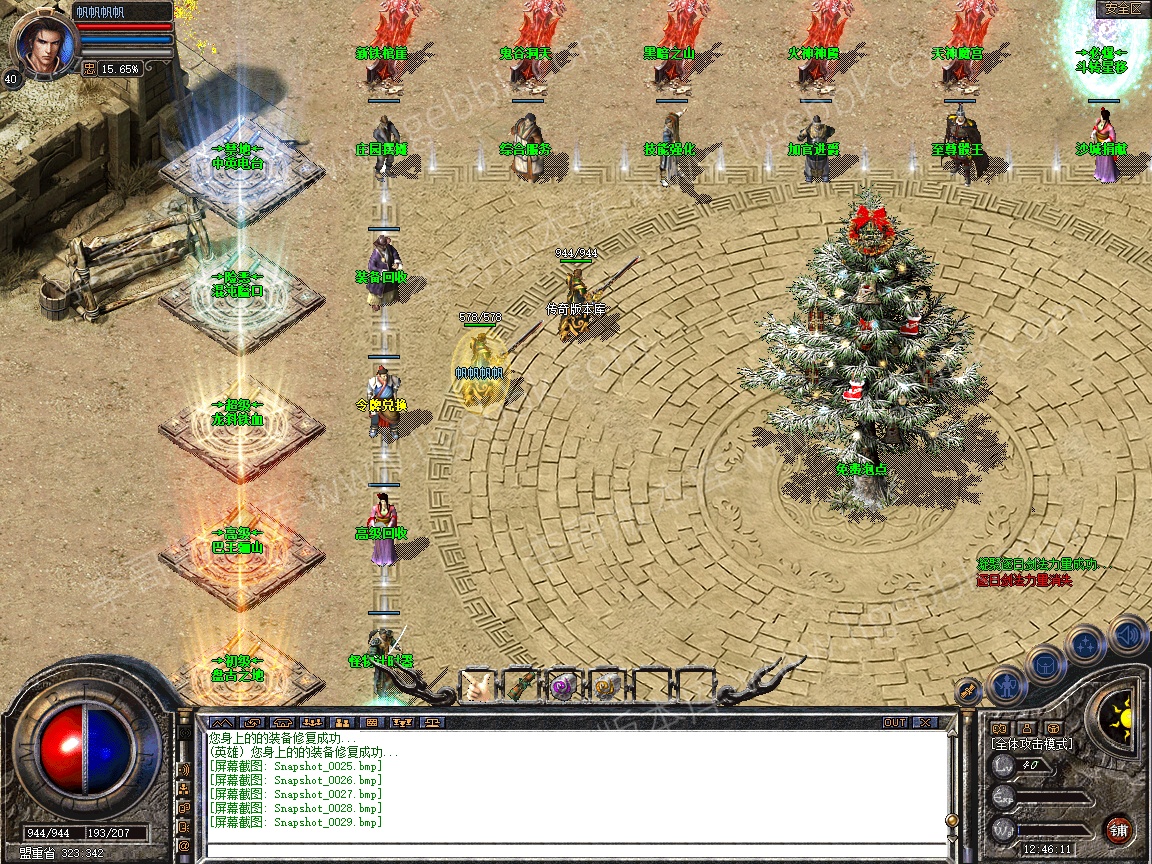
Task: Click the chat scrollbar's gold knob
Action: coord(950,820)
